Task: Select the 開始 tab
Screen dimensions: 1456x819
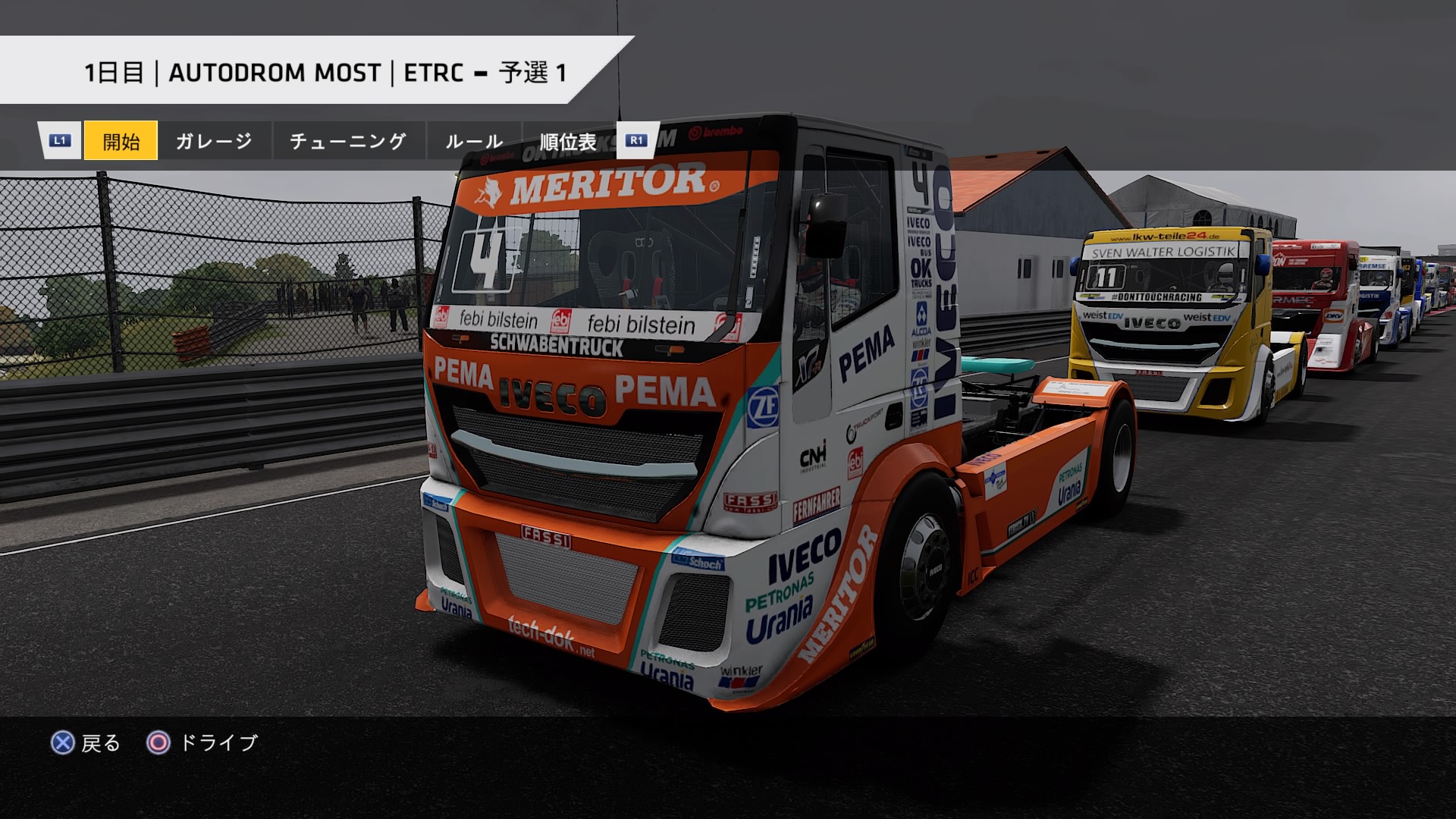Action: click(121, 141)
